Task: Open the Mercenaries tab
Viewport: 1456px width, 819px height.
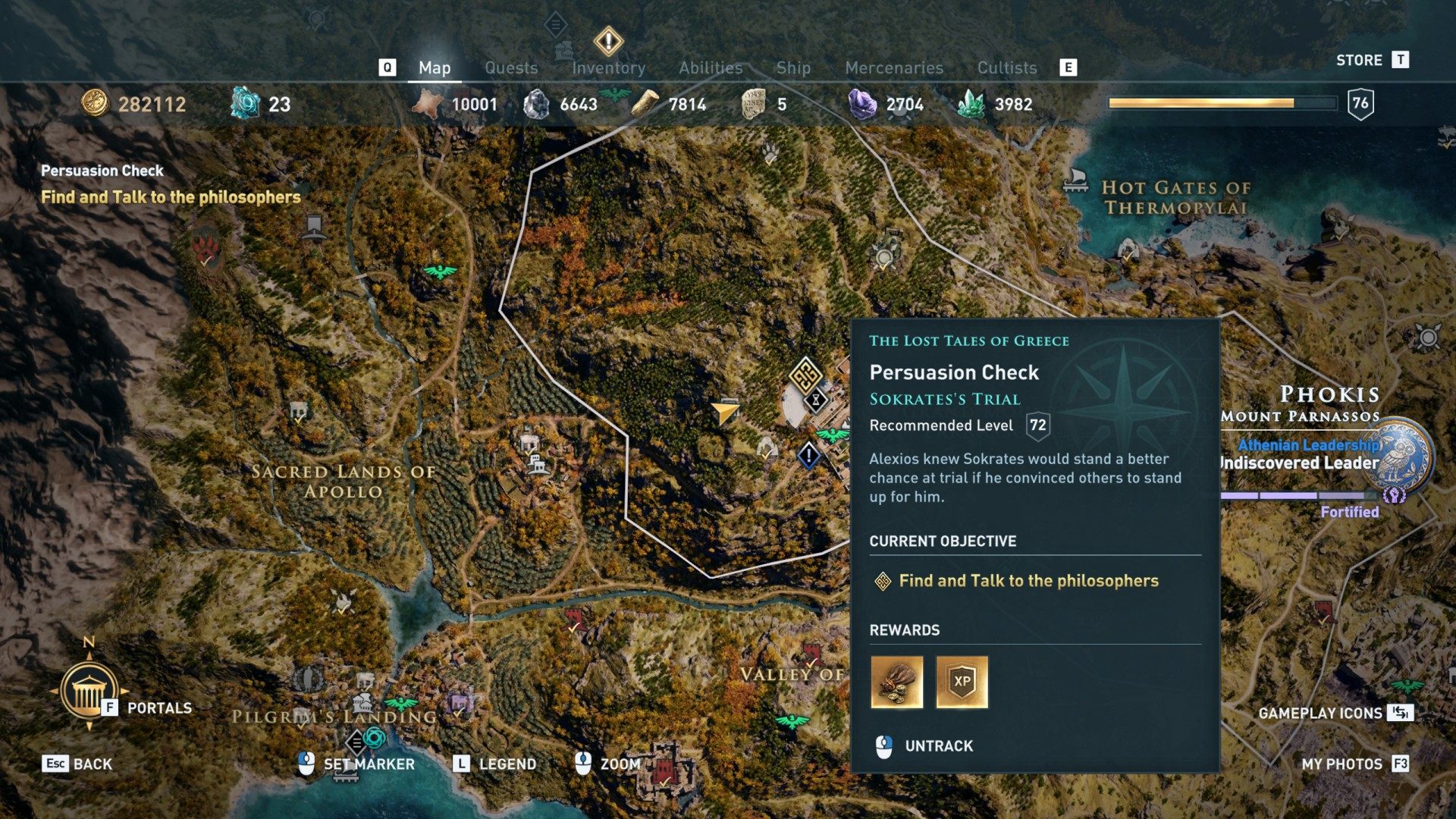Action: [894, 68]
